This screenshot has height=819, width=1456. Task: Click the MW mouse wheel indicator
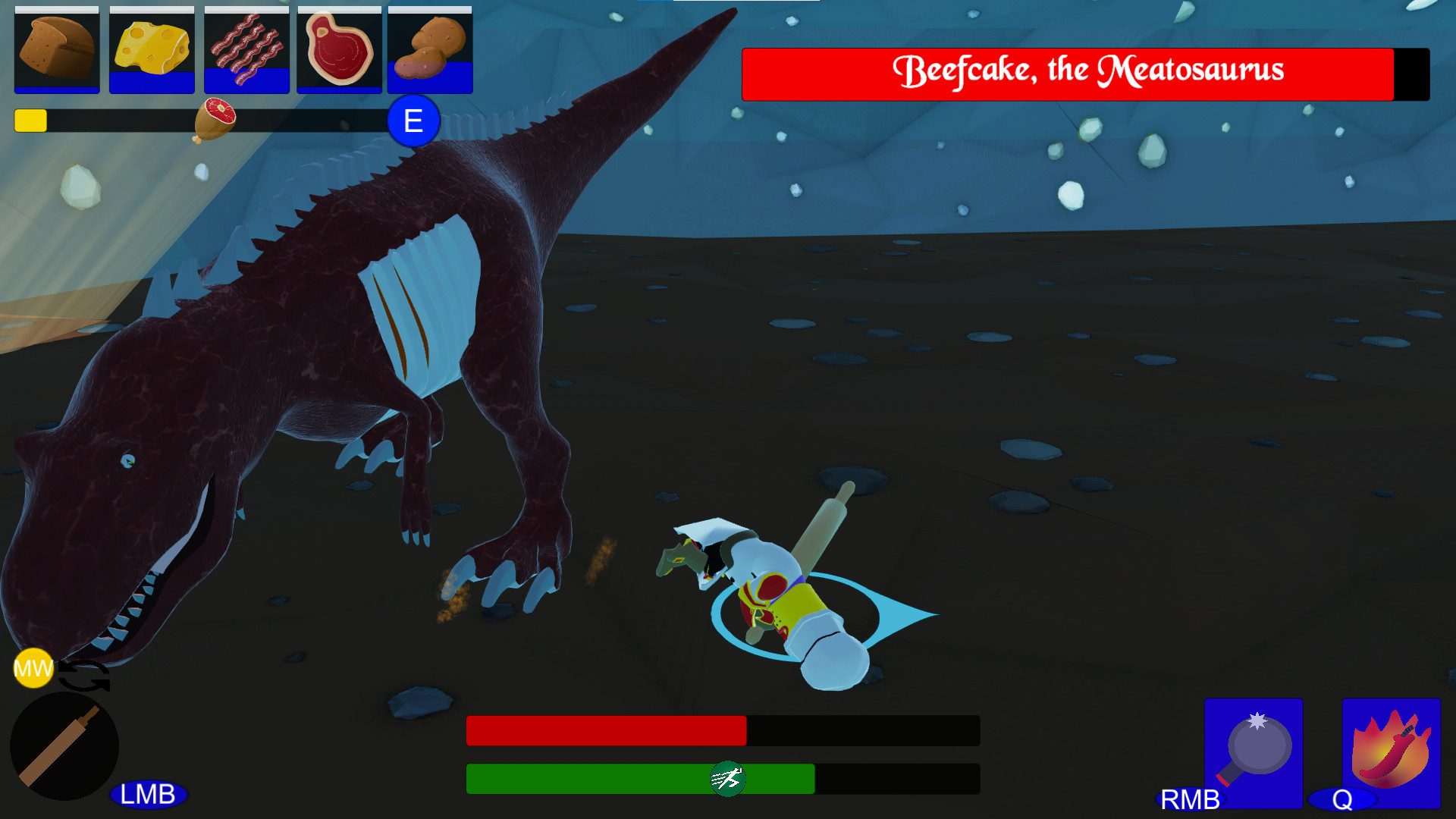coord(32,668)
